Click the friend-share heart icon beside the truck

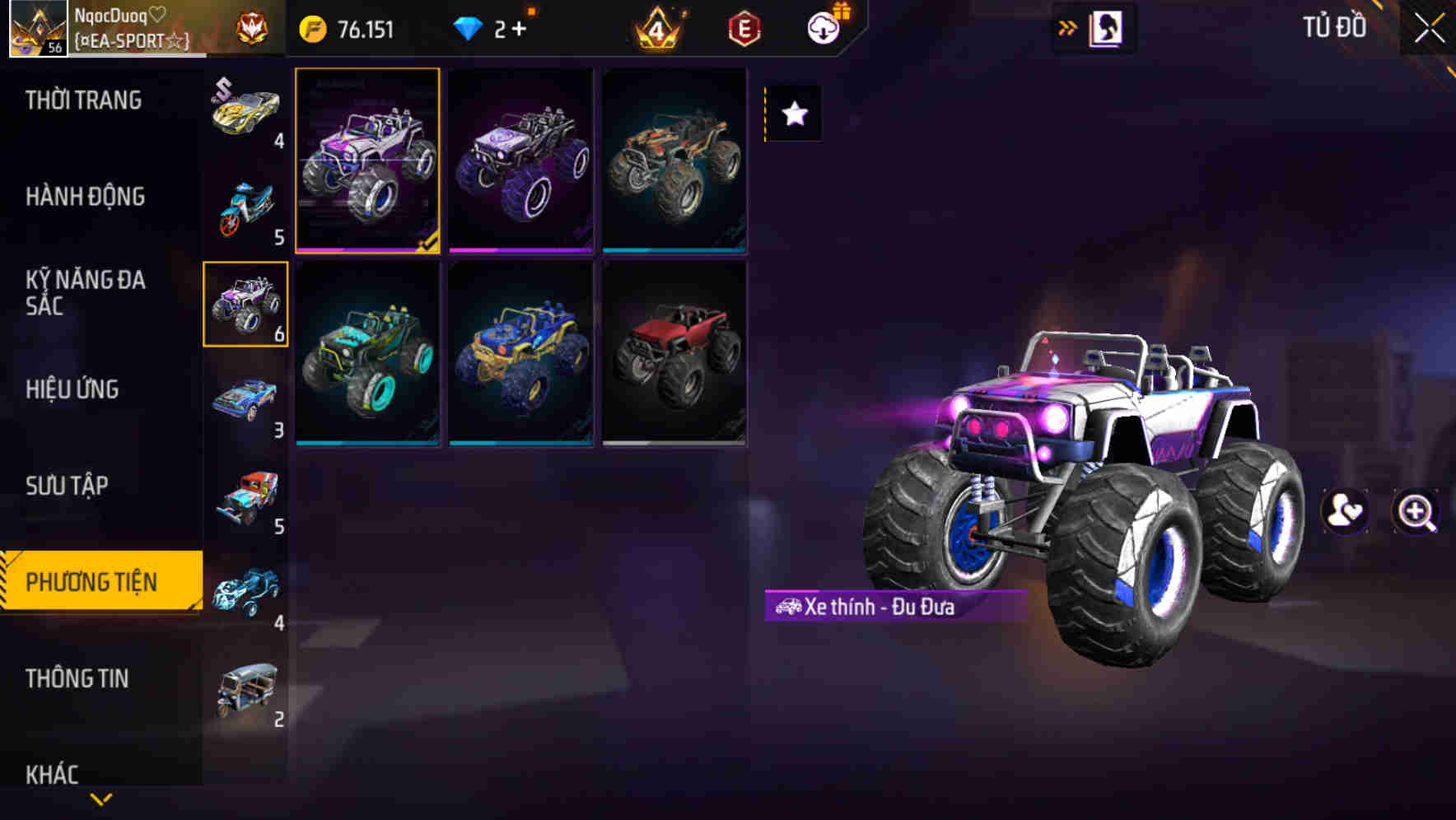click(1344, 510)
